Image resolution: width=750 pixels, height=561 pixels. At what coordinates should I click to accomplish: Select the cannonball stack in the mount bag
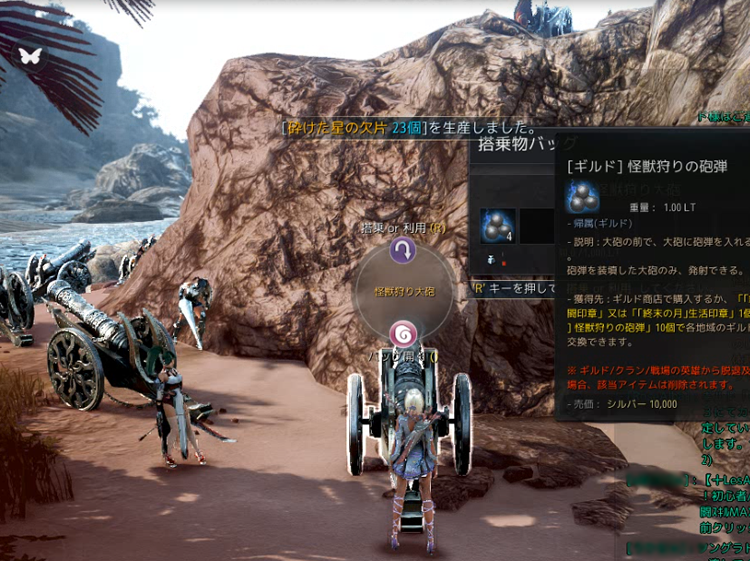click(497, 227)
